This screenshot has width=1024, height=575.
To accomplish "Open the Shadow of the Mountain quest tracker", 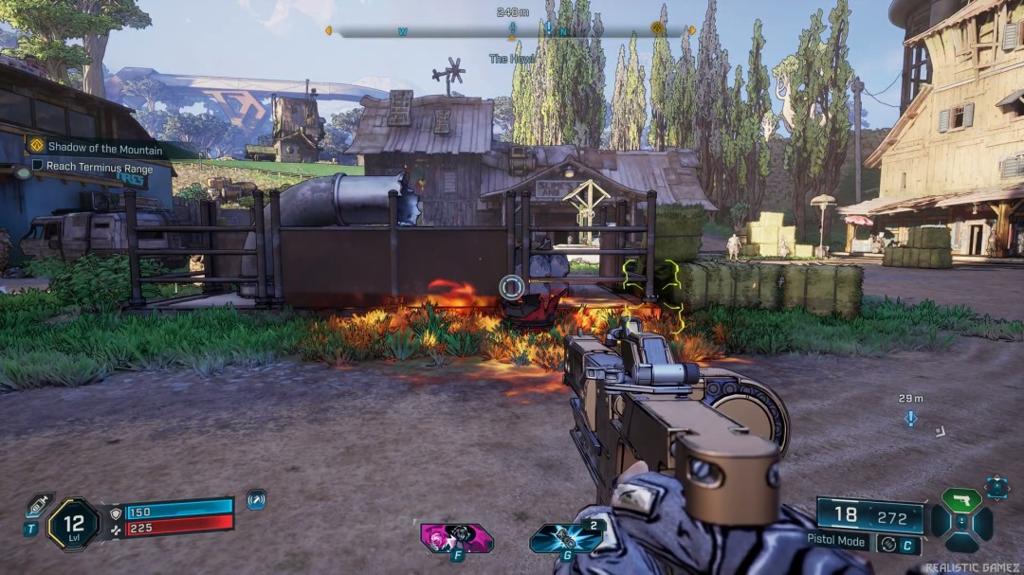I will (x=95, y=148).
